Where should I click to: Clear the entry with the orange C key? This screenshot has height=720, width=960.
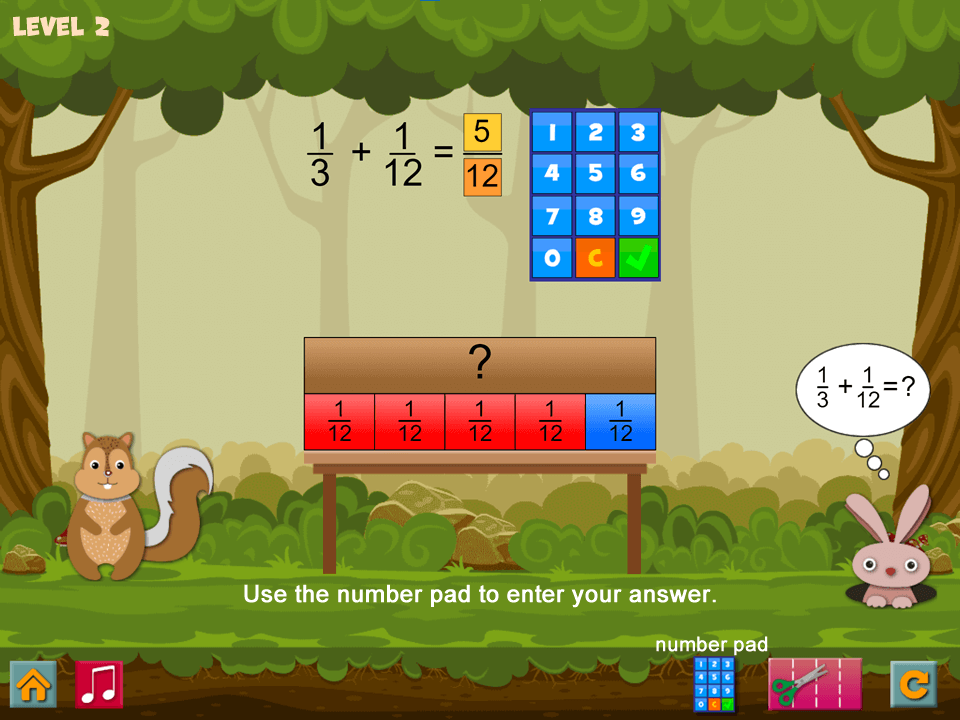point(595,258)
